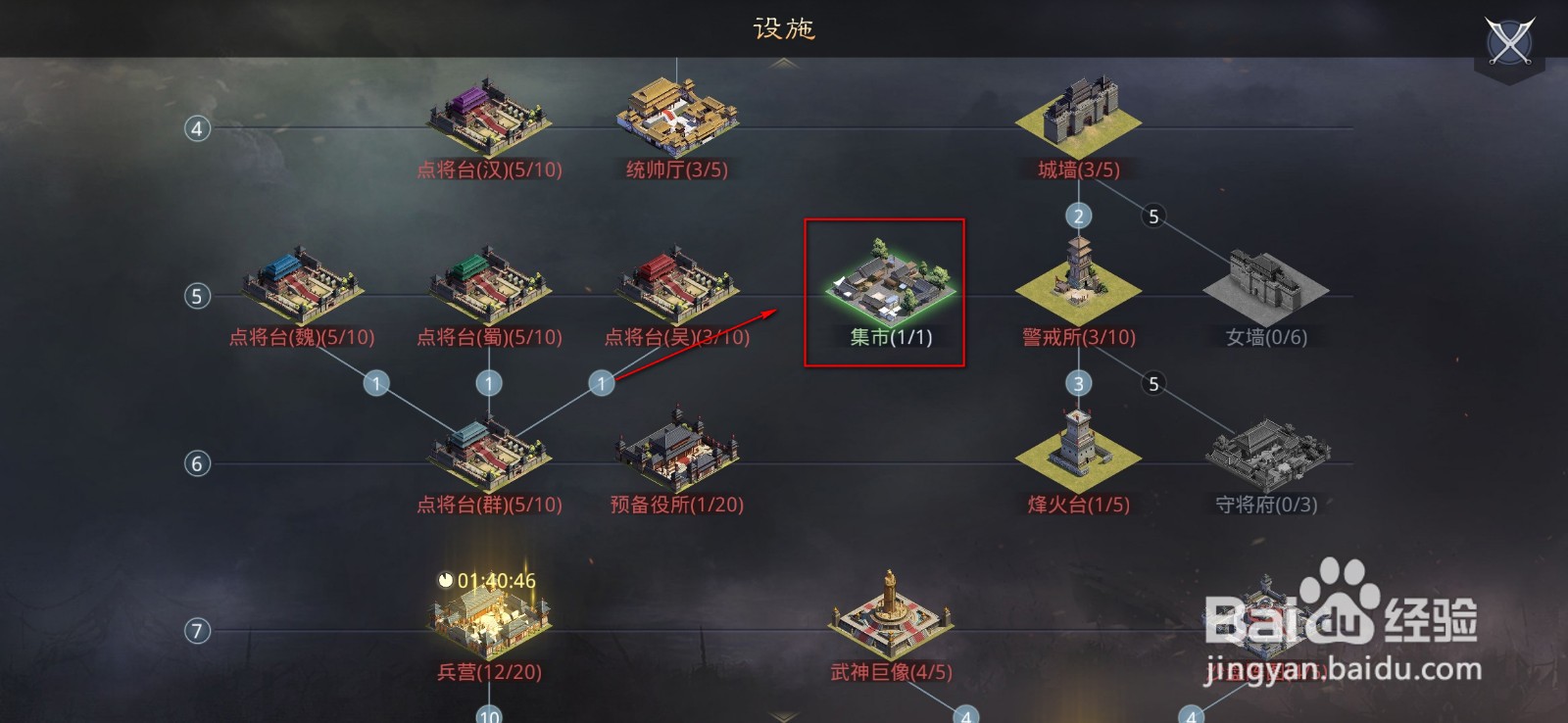Click the 设施 header title
1568x723 pixels.
784,26
